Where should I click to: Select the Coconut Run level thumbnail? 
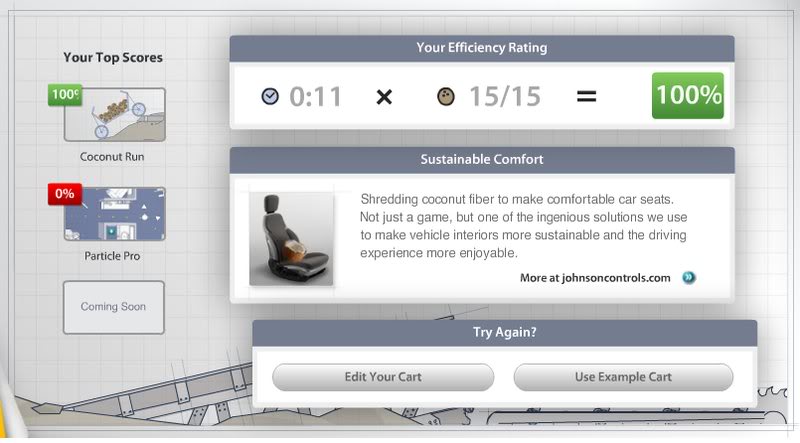(114, 115)
